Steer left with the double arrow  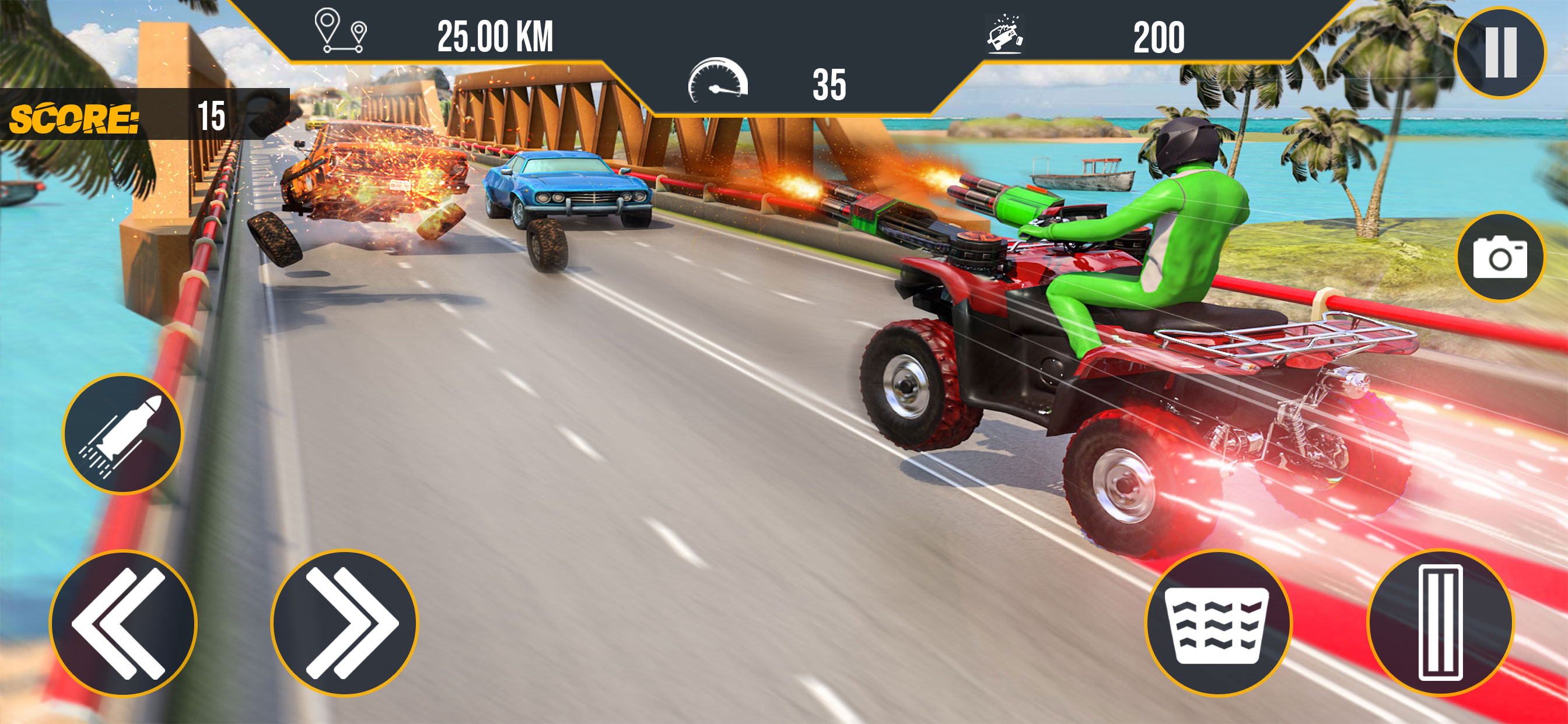coord(123,623)
